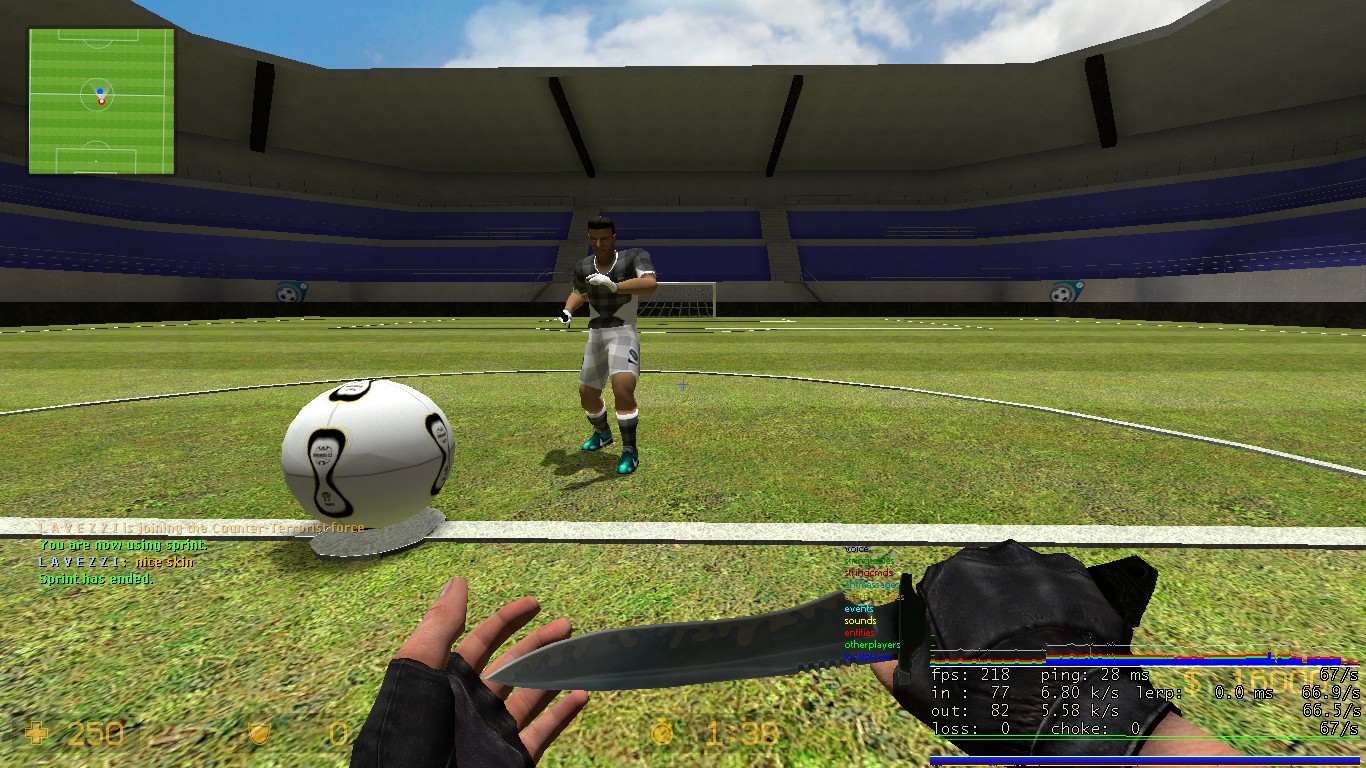Click the Sprint has ended chat message
1366x768 pixels.
coord(94,579)
